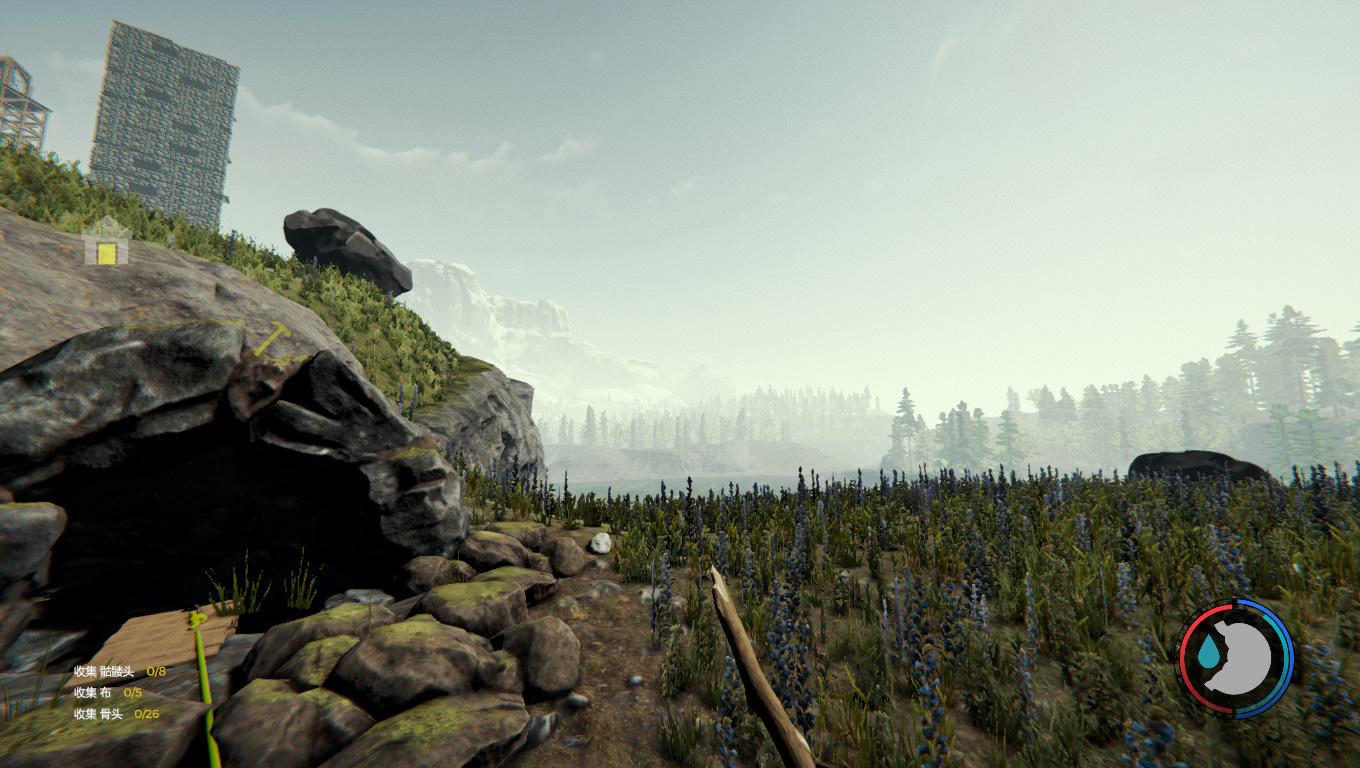1360x768 pixels.
Task: Click the grey stomach fullness icon
Action: pyautogui.click(x=1245, y=657)
